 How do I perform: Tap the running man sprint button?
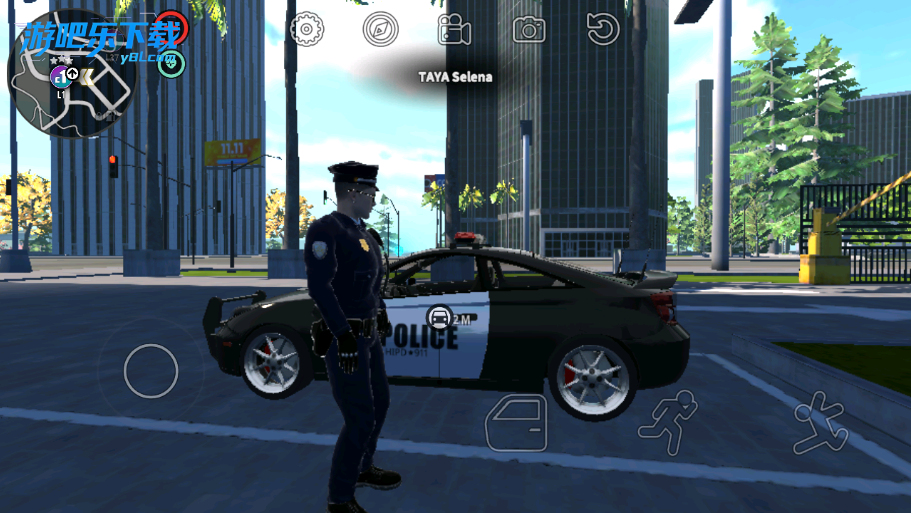tap(667, 423)
